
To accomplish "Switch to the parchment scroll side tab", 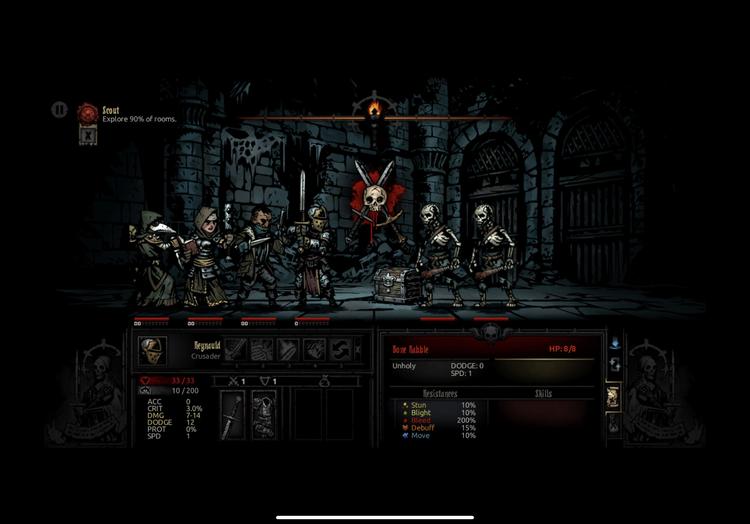I will coord(614,396).
